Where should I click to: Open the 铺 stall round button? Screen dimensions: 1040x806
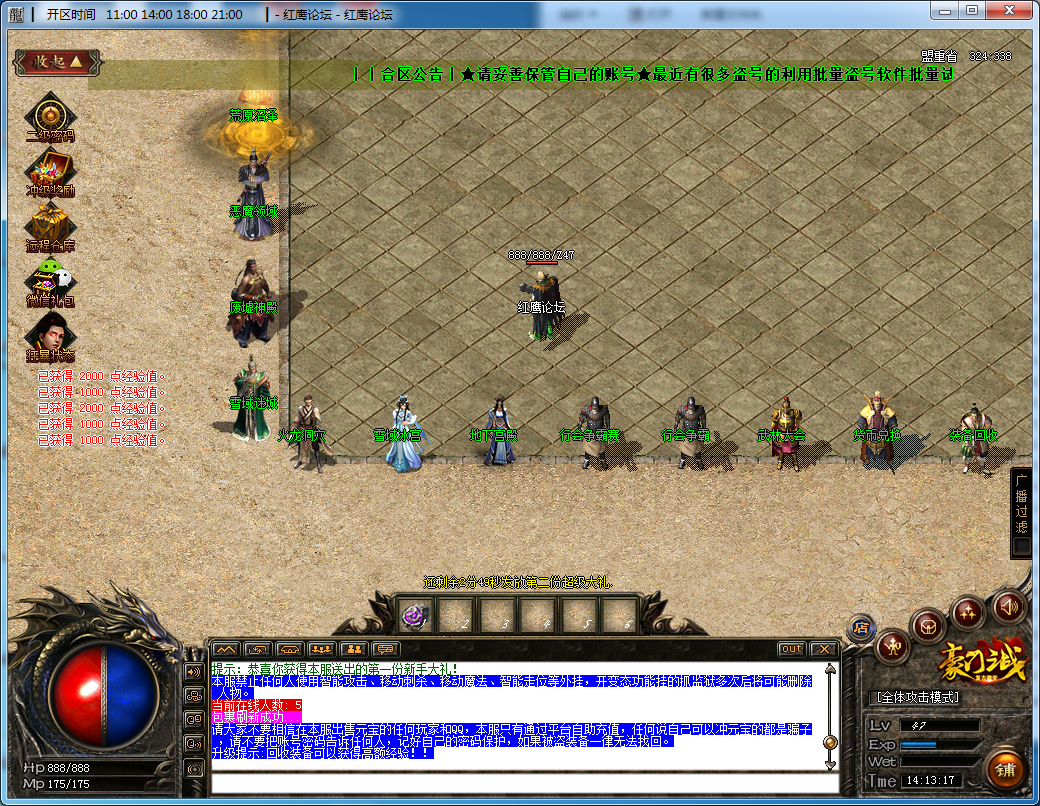tap(1006, 769)
